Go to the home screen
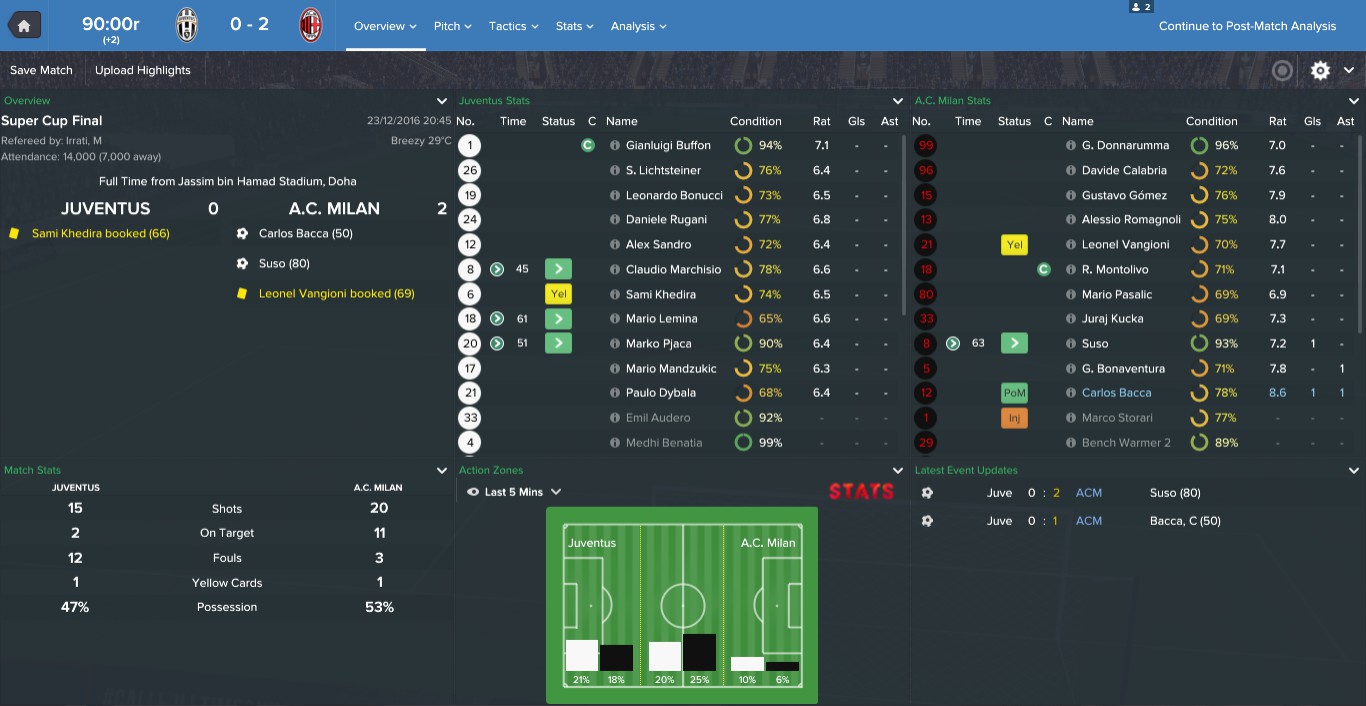The width and height of the screenshot is (1366, 706). pos(24,25)
